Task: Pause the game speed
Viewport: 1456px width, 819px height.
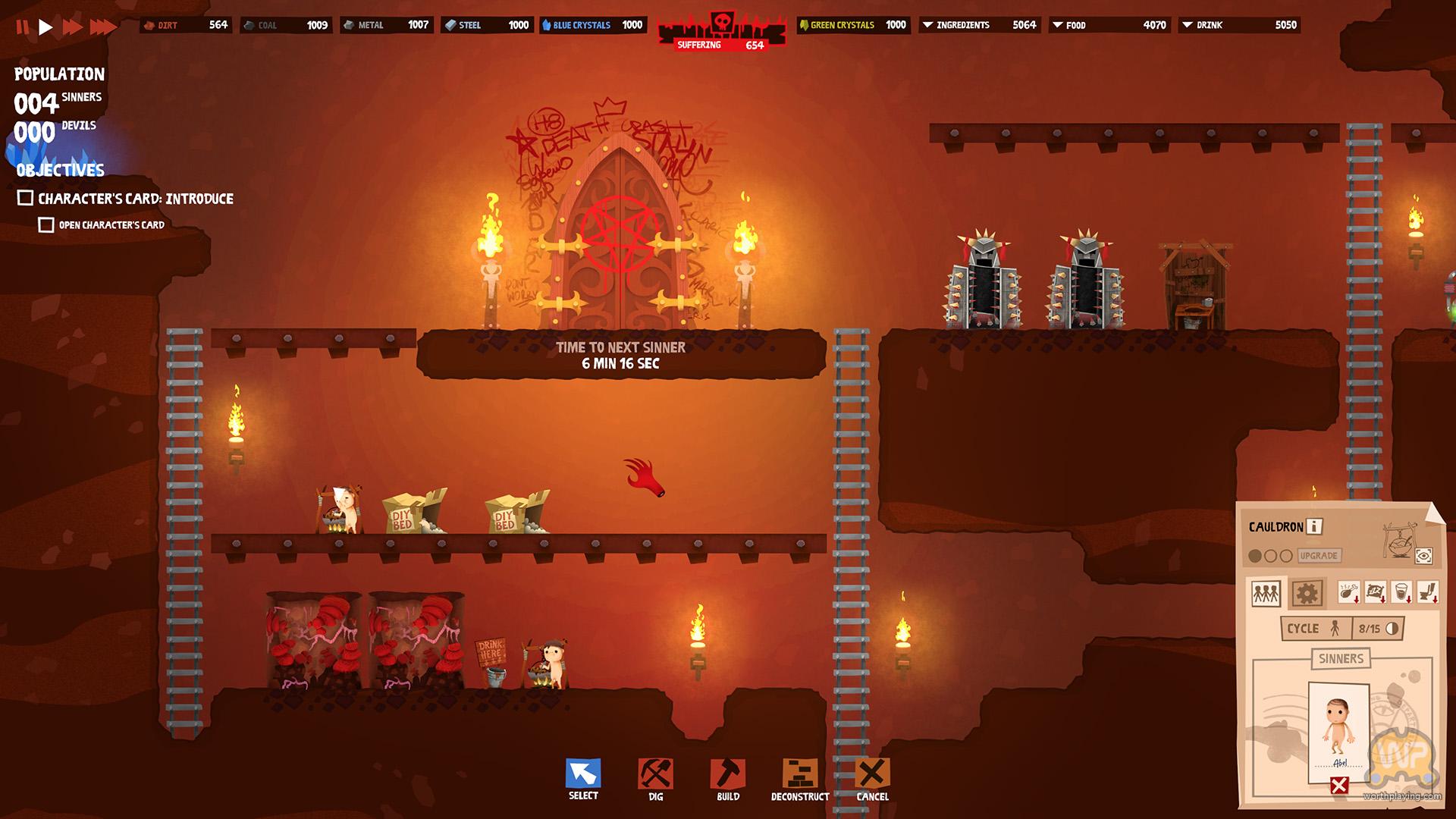Action: click(x=22, y=27)
